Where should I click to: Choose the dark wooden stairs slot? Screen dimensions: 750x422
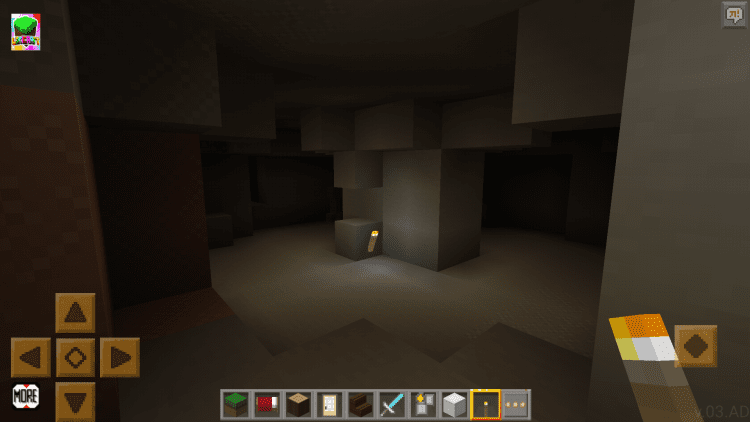(x=360, y=404)
